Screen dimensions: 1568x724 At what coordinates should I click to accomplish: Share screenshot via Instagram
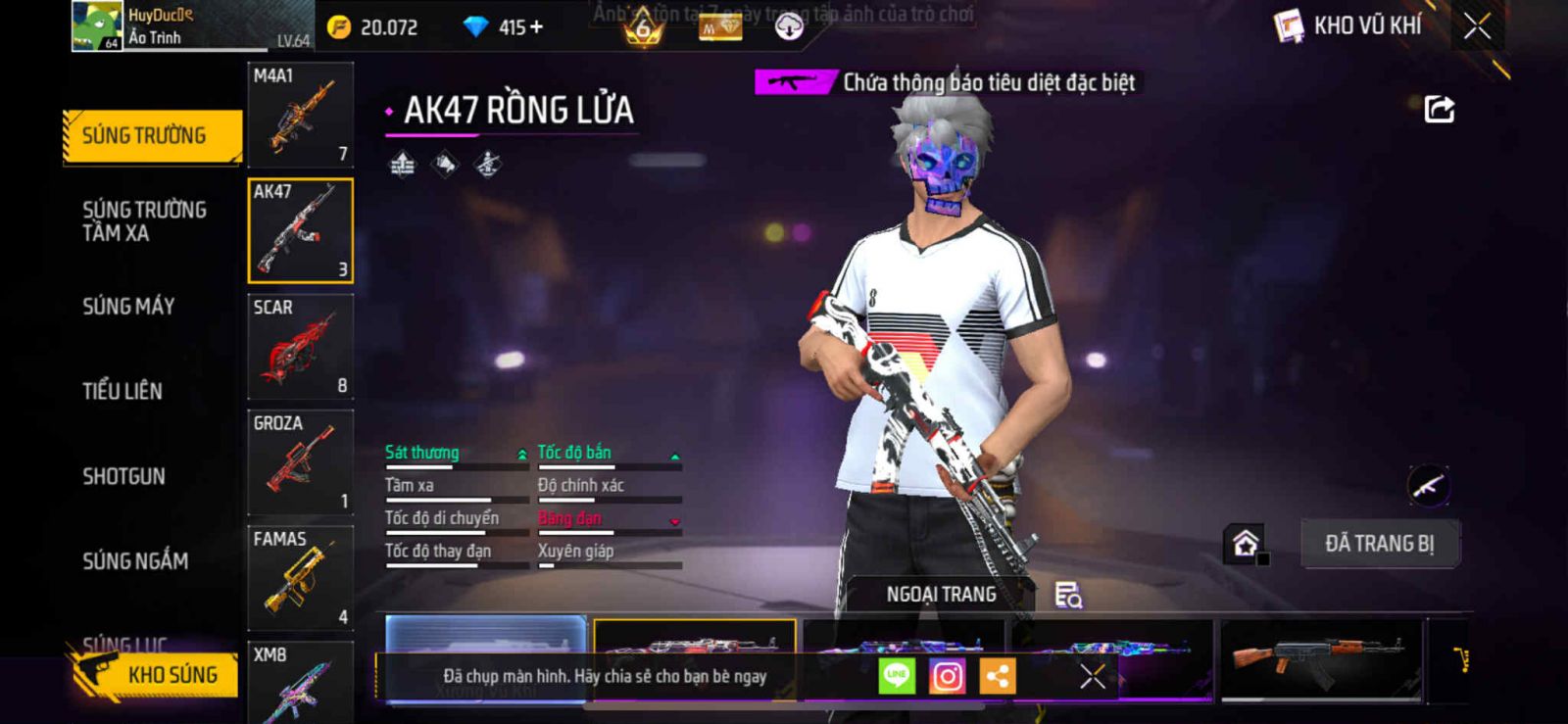pyautogui.click(x=947, y=676)
